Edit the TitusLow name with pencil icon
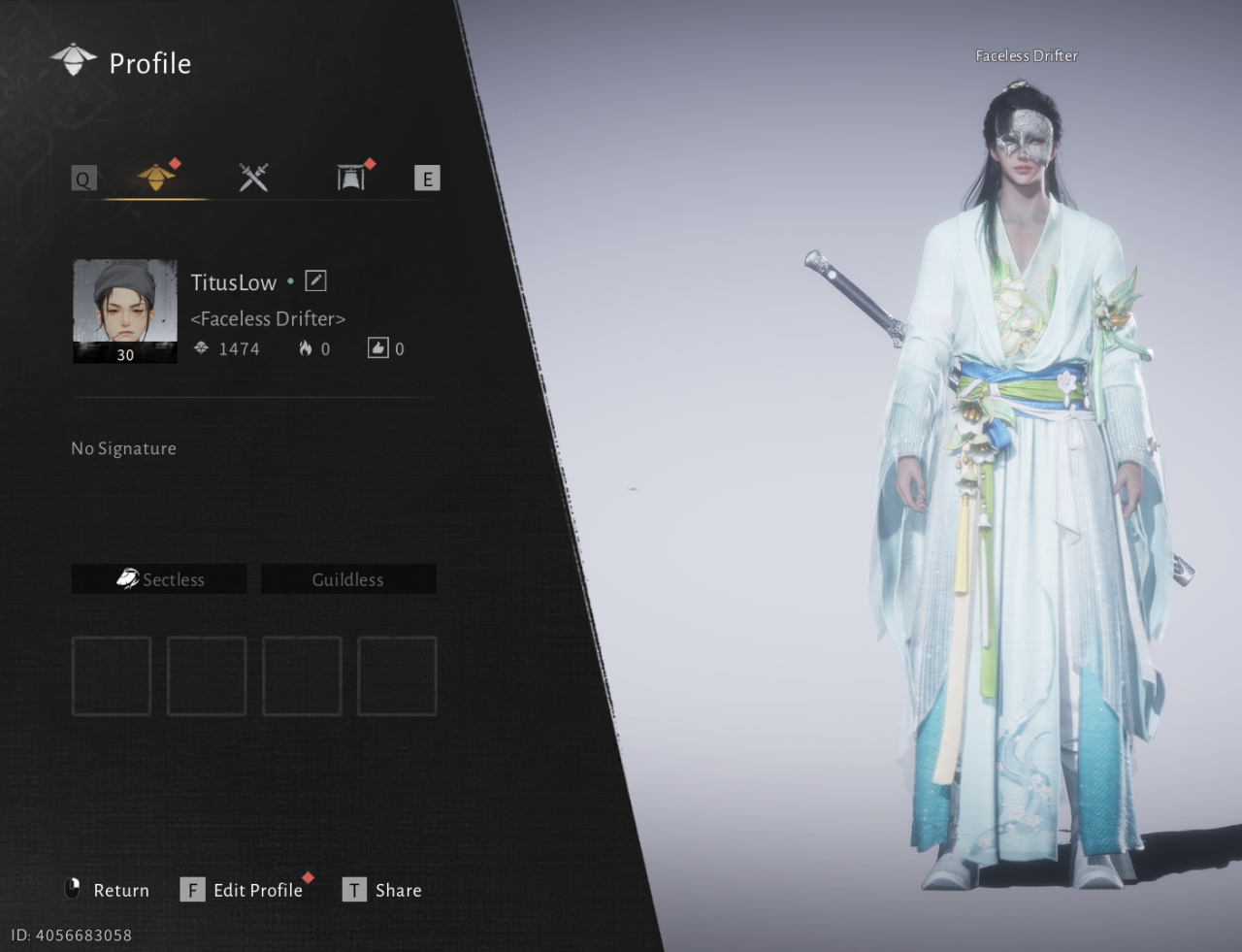1242x952 pixels. 315,281
